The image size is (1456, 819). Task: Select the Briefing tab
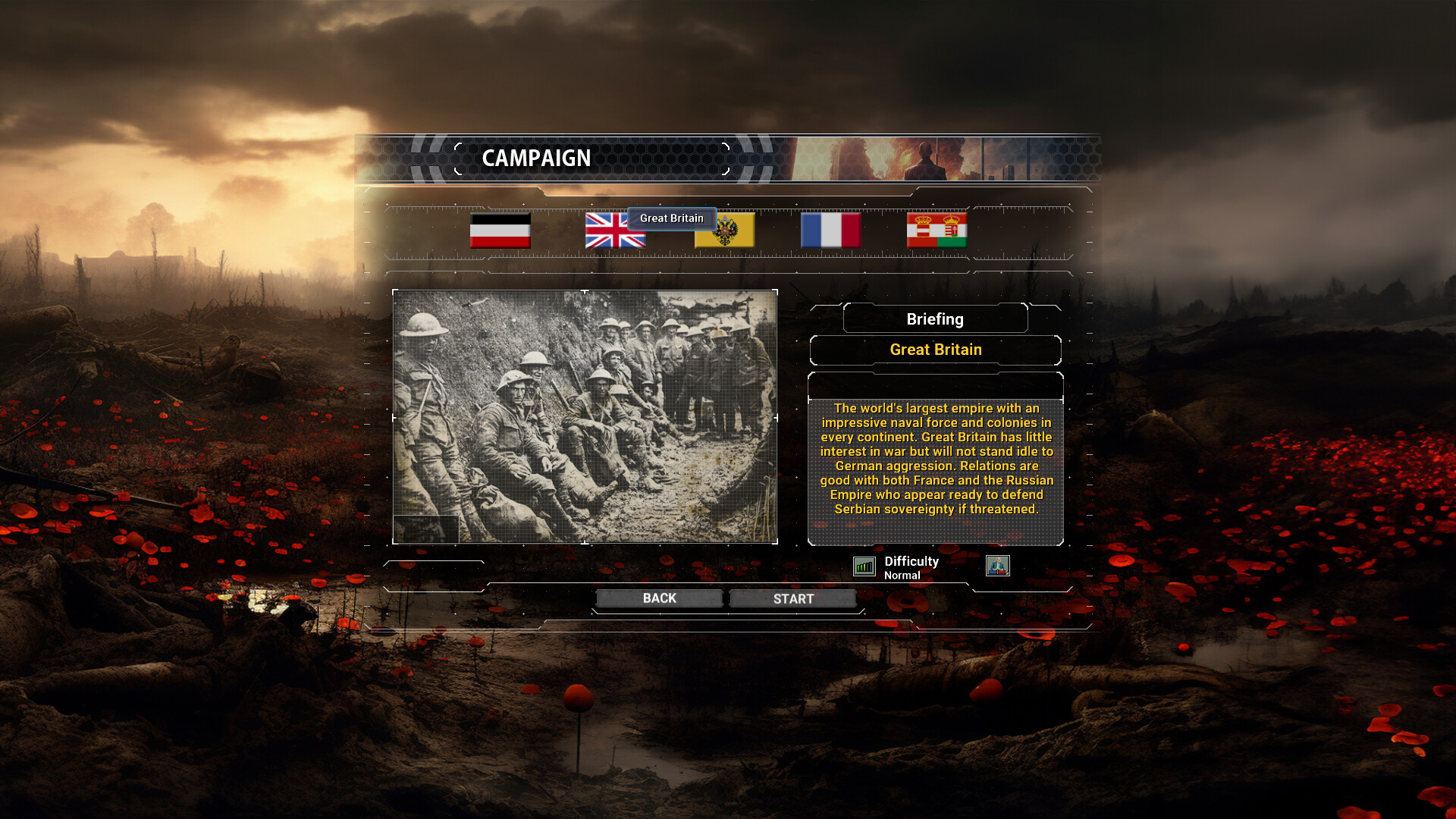(x=934, y=318)
